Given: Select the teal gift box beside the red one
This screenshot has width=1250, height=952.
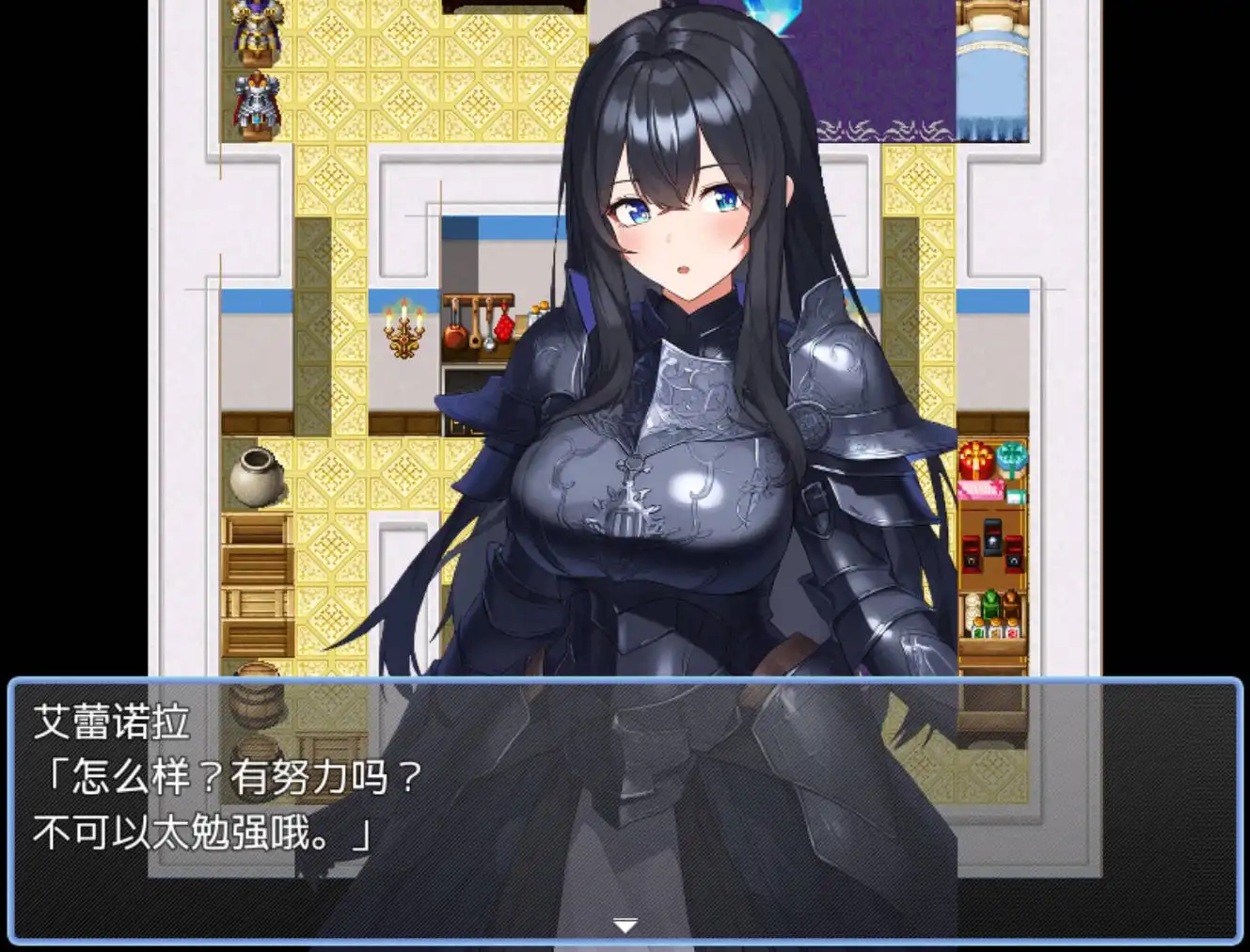Looking at the screenshot, I should coord(1014,456).
